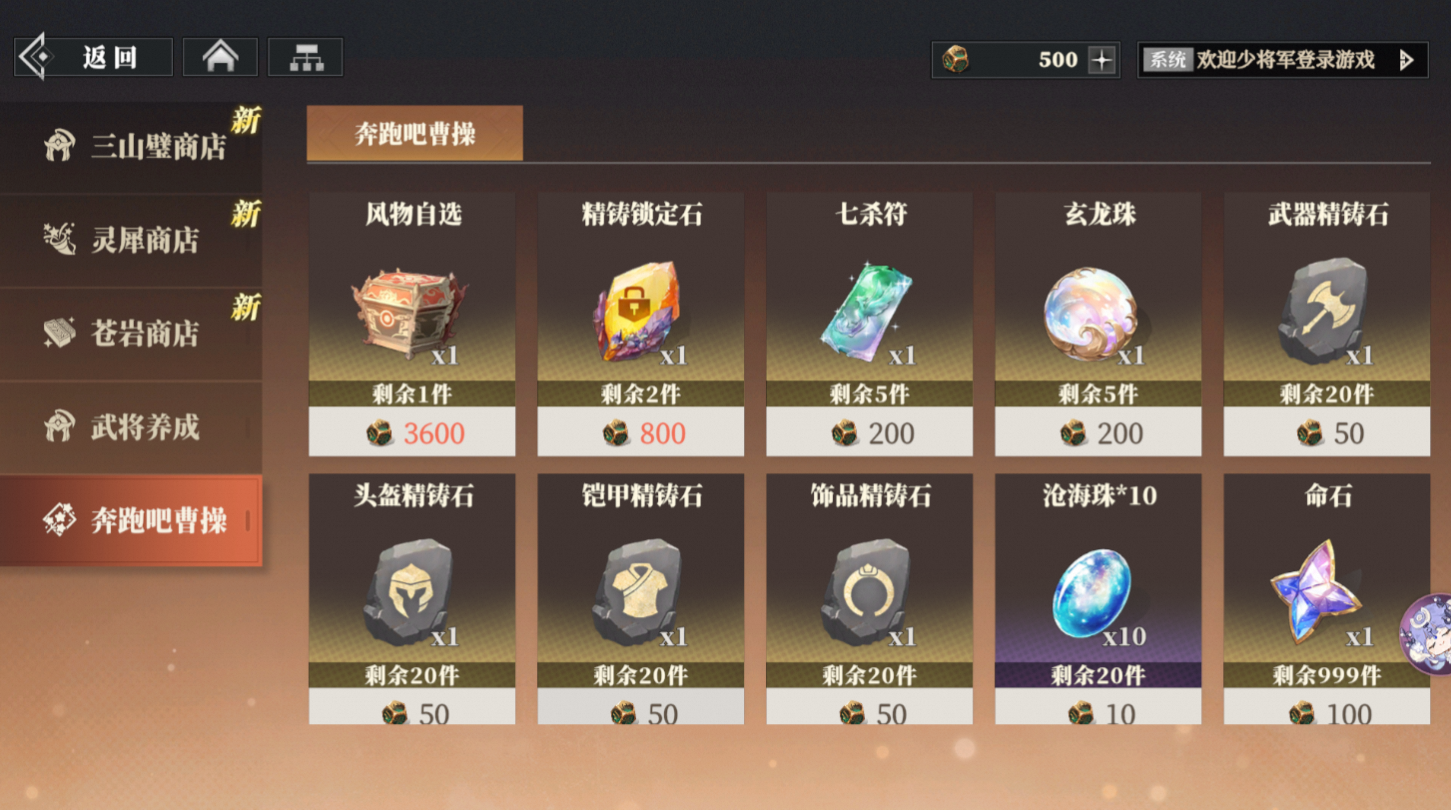Select the 精铸锁定石 locked gem icon
This screenshot has width=1451, height=810.
[639, 310]
